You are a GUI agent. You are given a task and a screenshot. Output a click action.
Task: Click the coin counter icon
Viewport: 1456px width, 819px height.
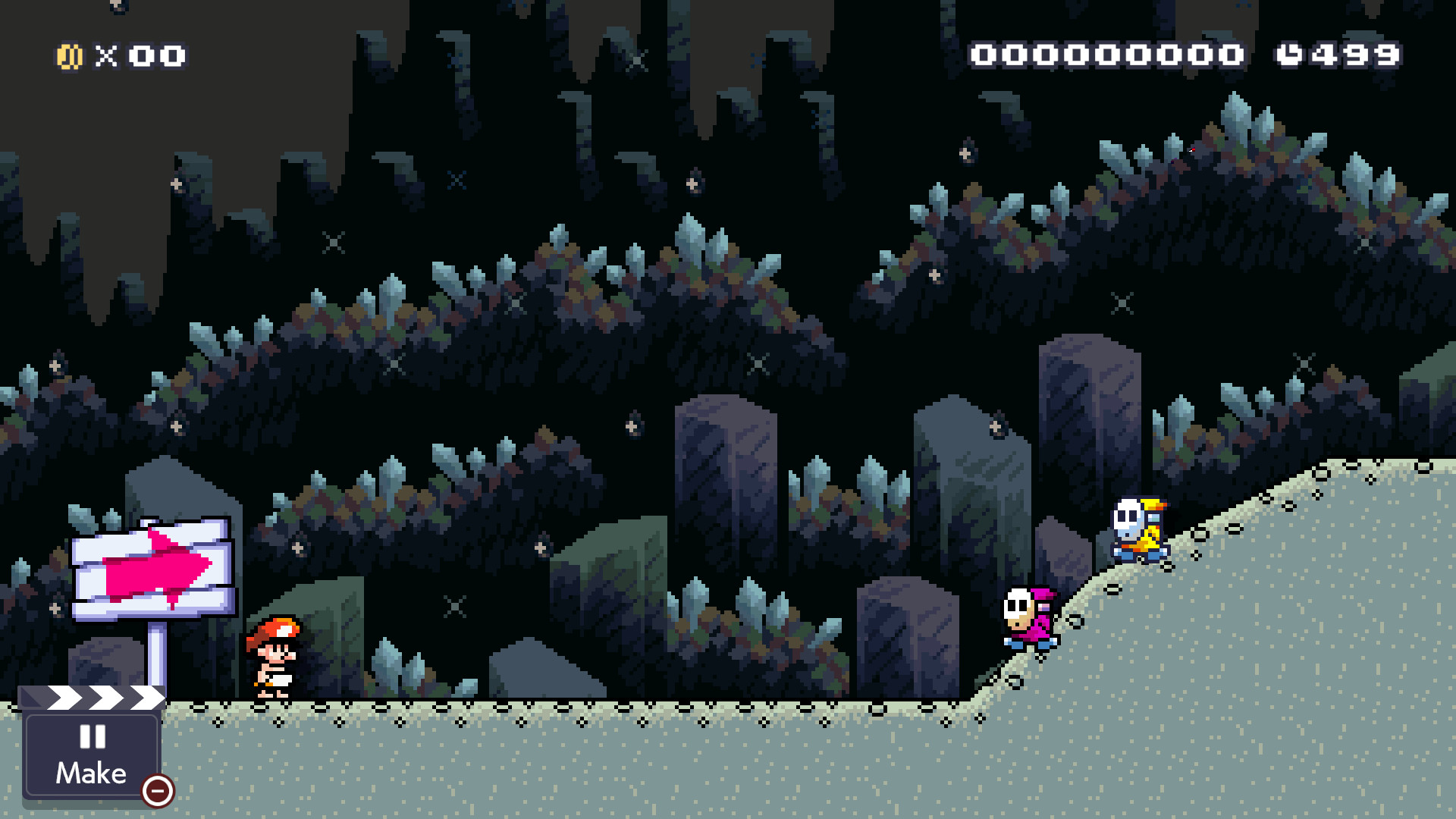[x=70, y=55]
